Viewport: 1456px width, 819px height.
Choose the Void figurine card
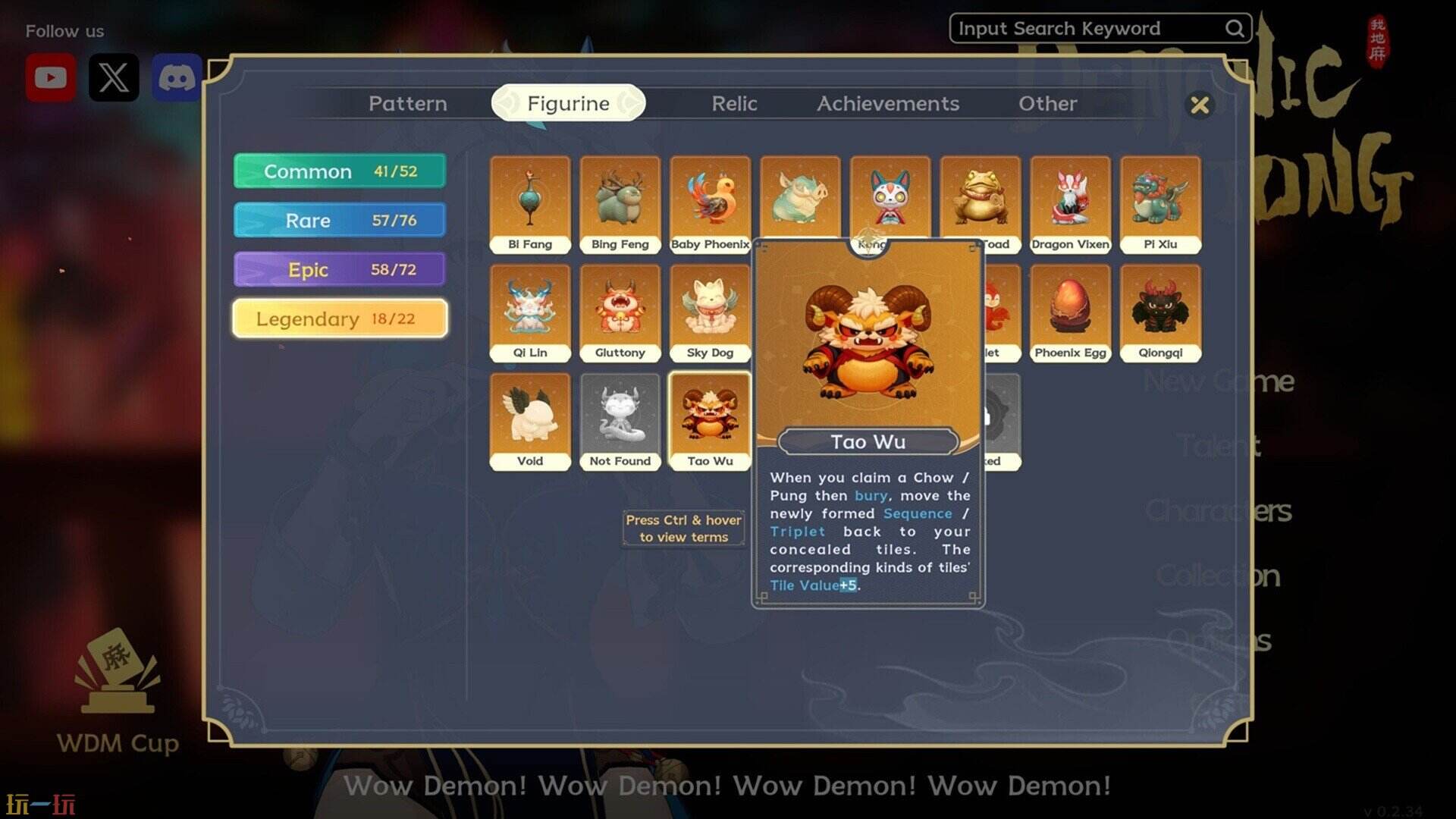pyautogui.click(x=530, y=420)
